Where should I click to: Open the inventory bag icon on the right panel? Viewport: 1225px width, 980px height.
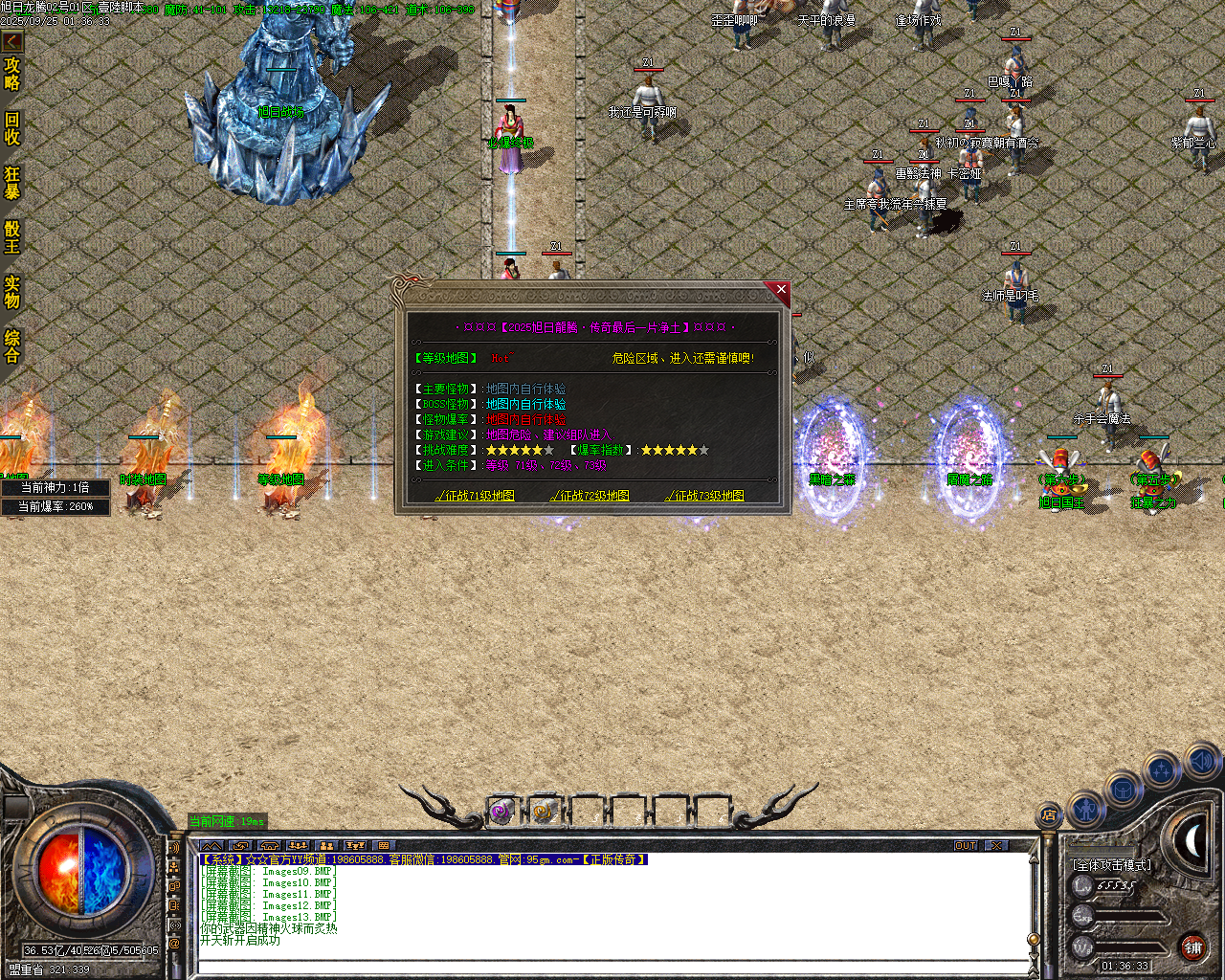[1122, 789]
